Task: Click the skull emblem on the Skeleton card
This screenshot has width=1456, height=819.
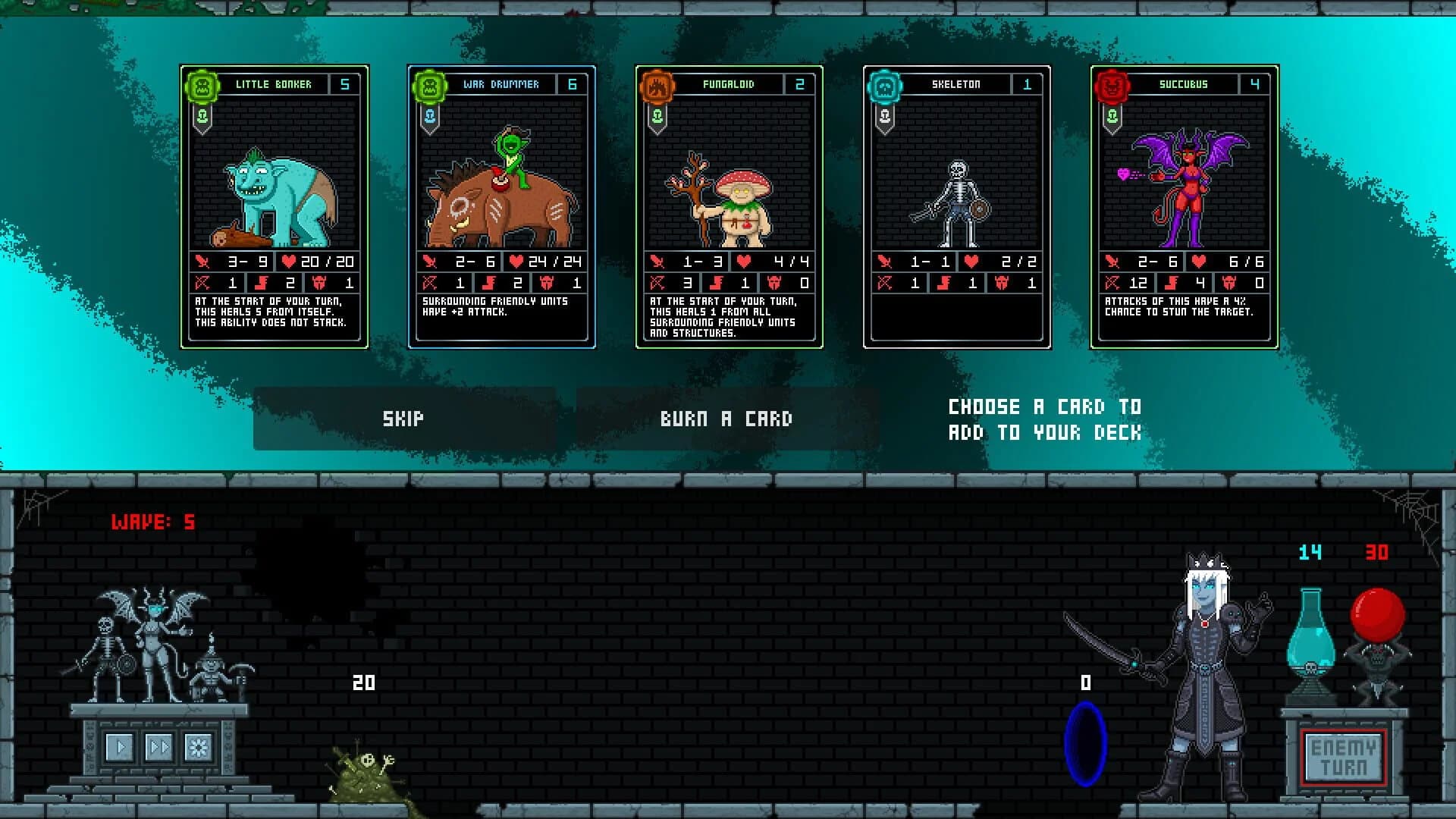Action: pos(883,84)
